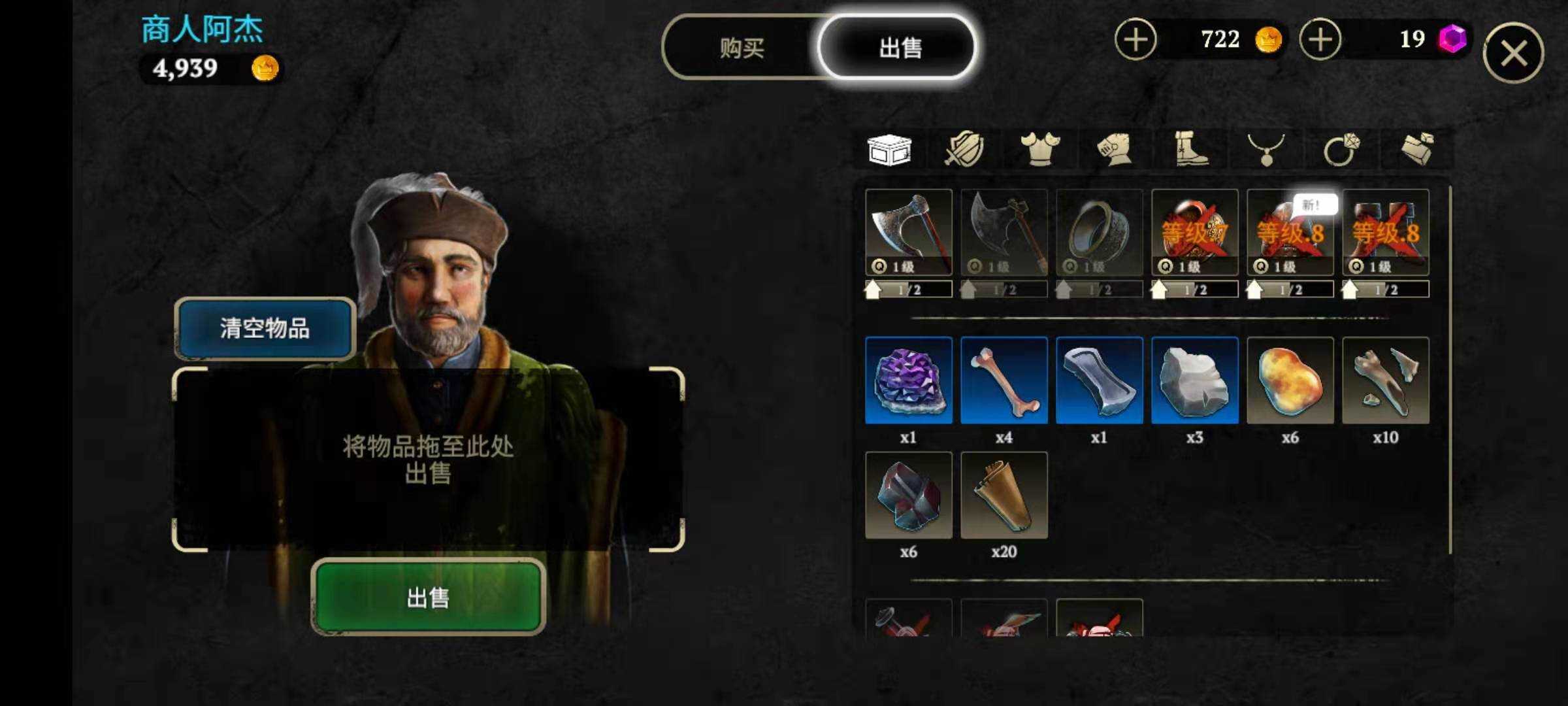Choose the amber nugget stack
Screen dimensions: 1568x706
click(1290, 380)
